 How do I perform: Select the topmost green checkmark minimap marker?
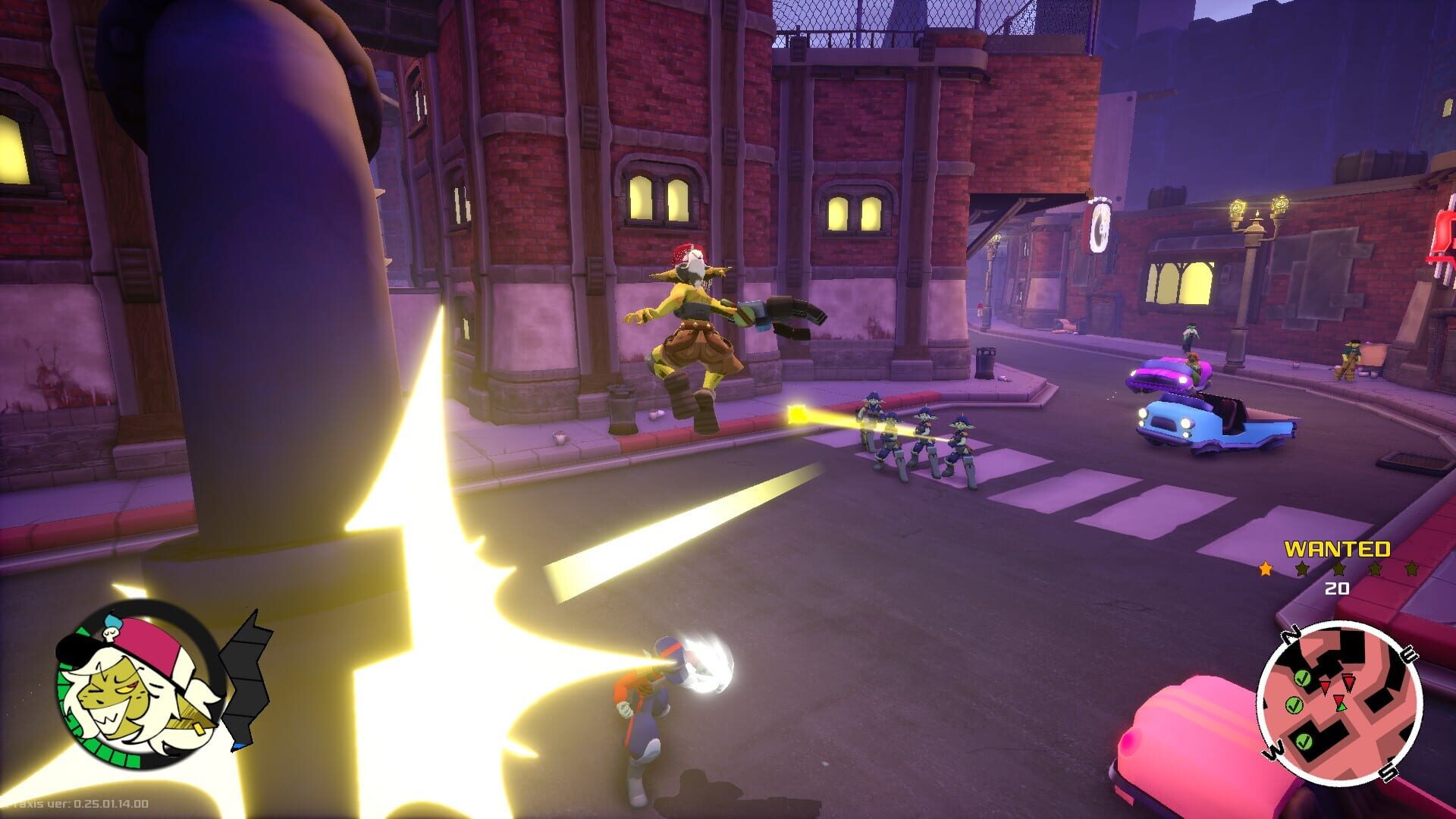tap(1302, 678)
